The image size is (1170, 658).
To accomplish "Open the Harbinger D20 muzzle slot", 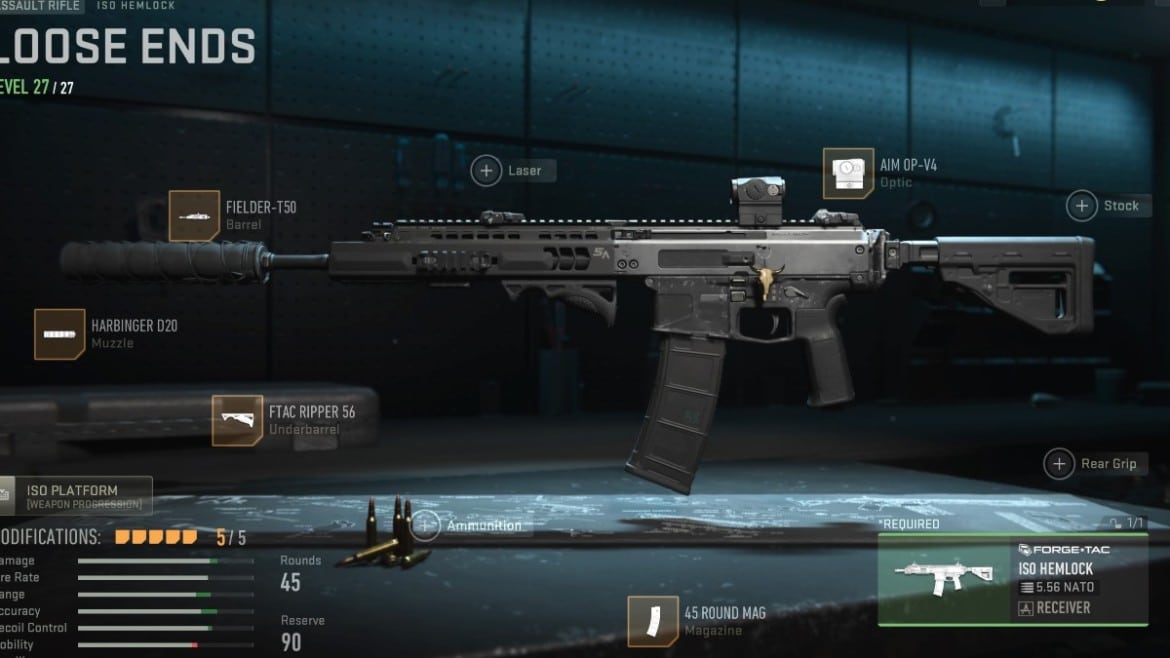I will 60,334.
